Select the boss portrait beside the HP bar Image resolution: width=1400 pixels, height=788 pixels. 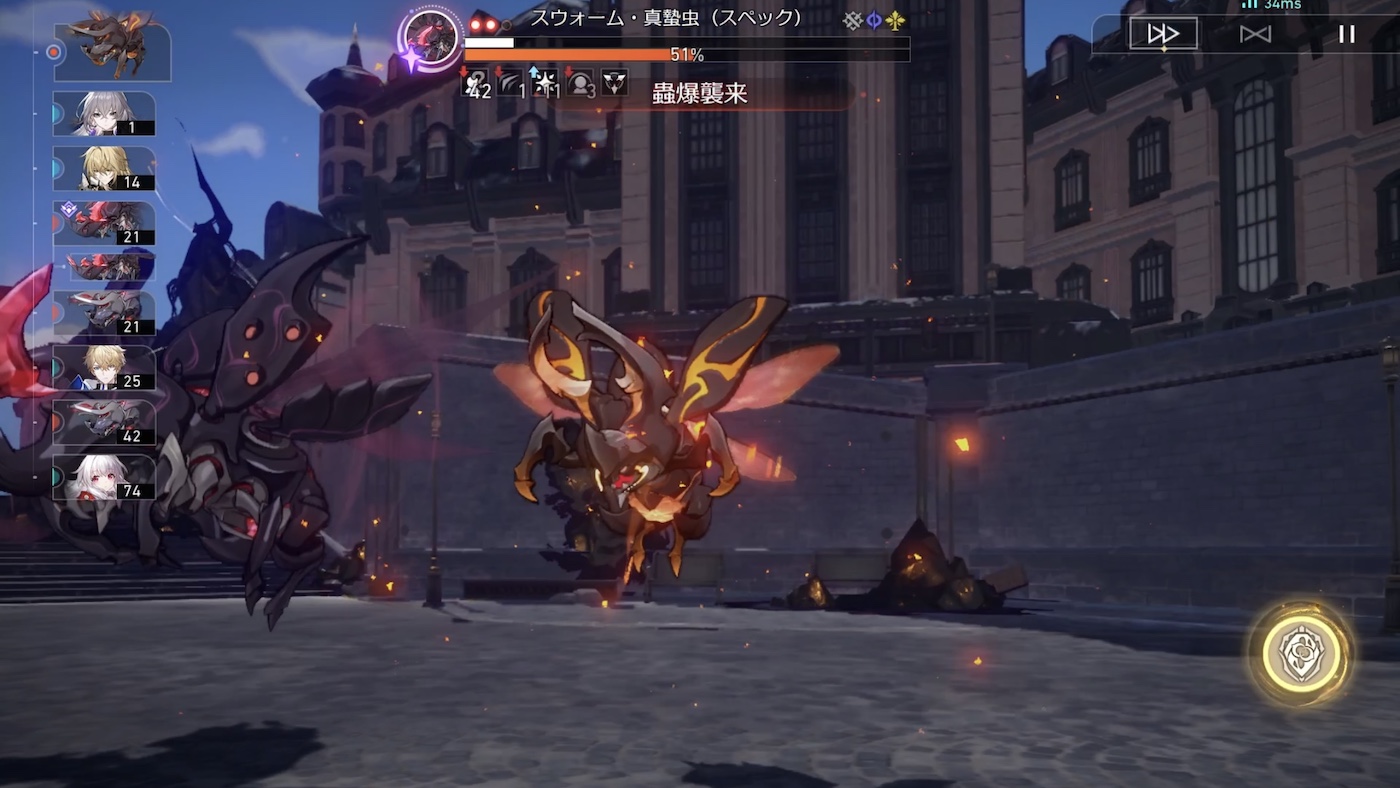432,38
